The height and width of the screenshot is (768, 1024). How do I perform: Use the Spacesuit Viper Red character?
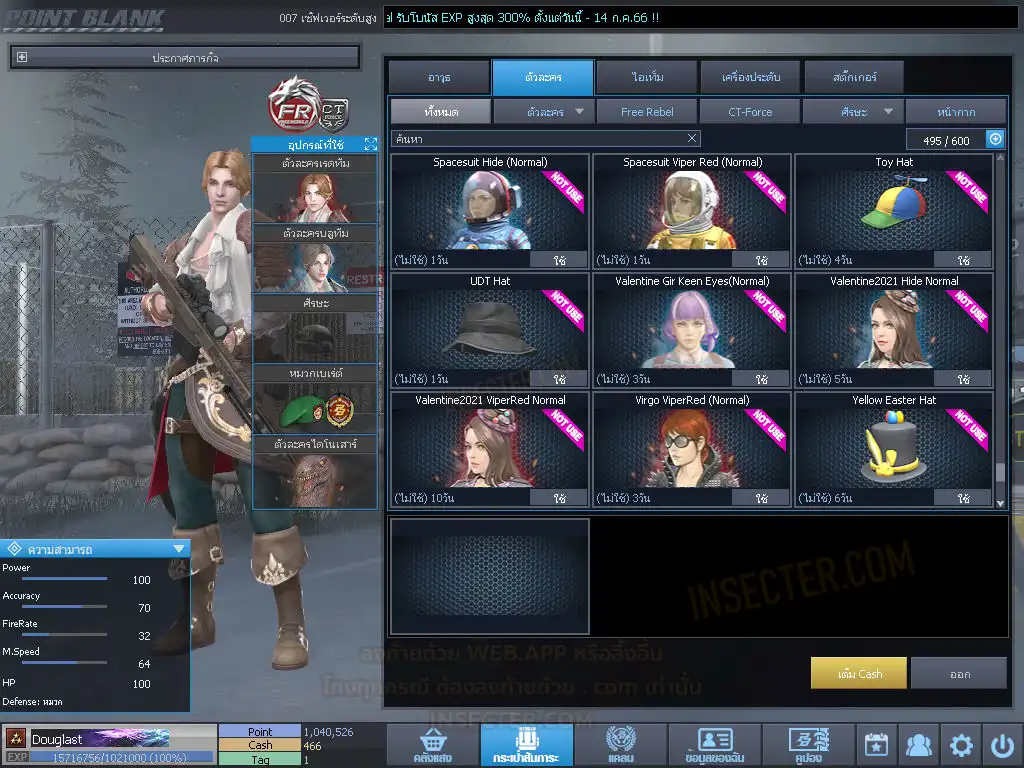762,260
